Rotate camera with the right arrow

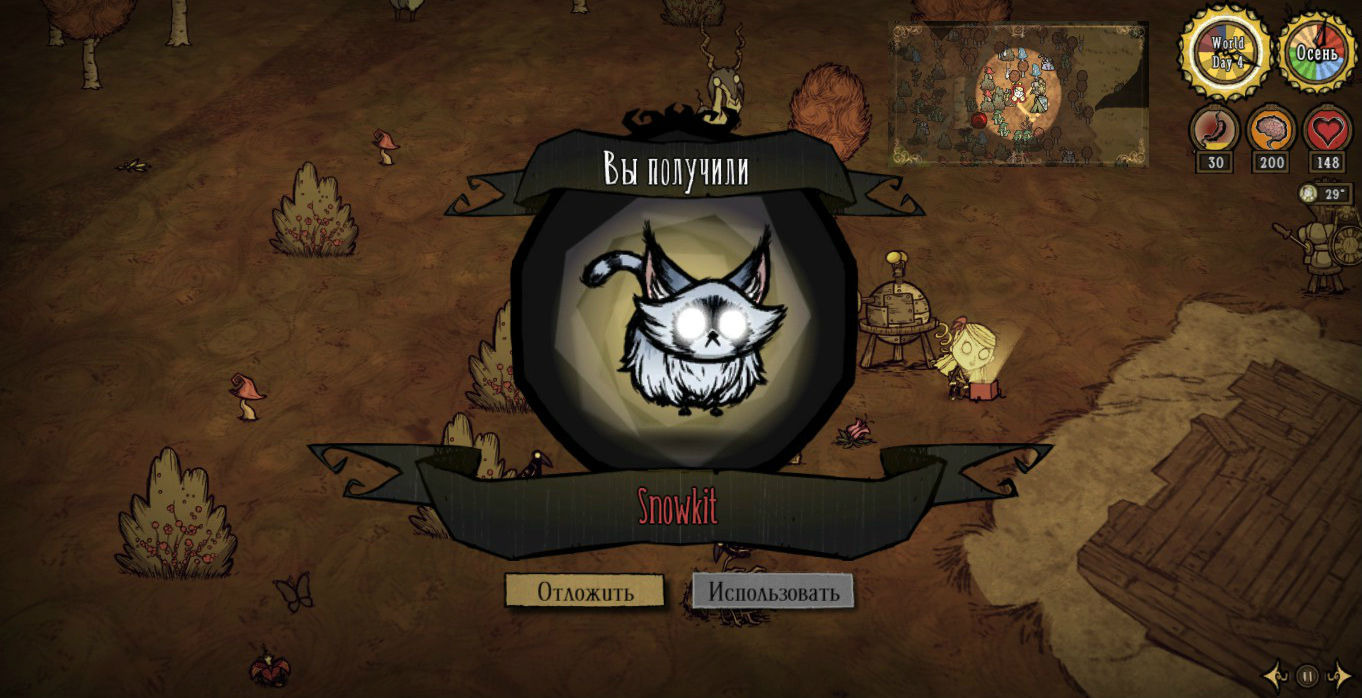pyautogui.click(x=1338, y=676)
